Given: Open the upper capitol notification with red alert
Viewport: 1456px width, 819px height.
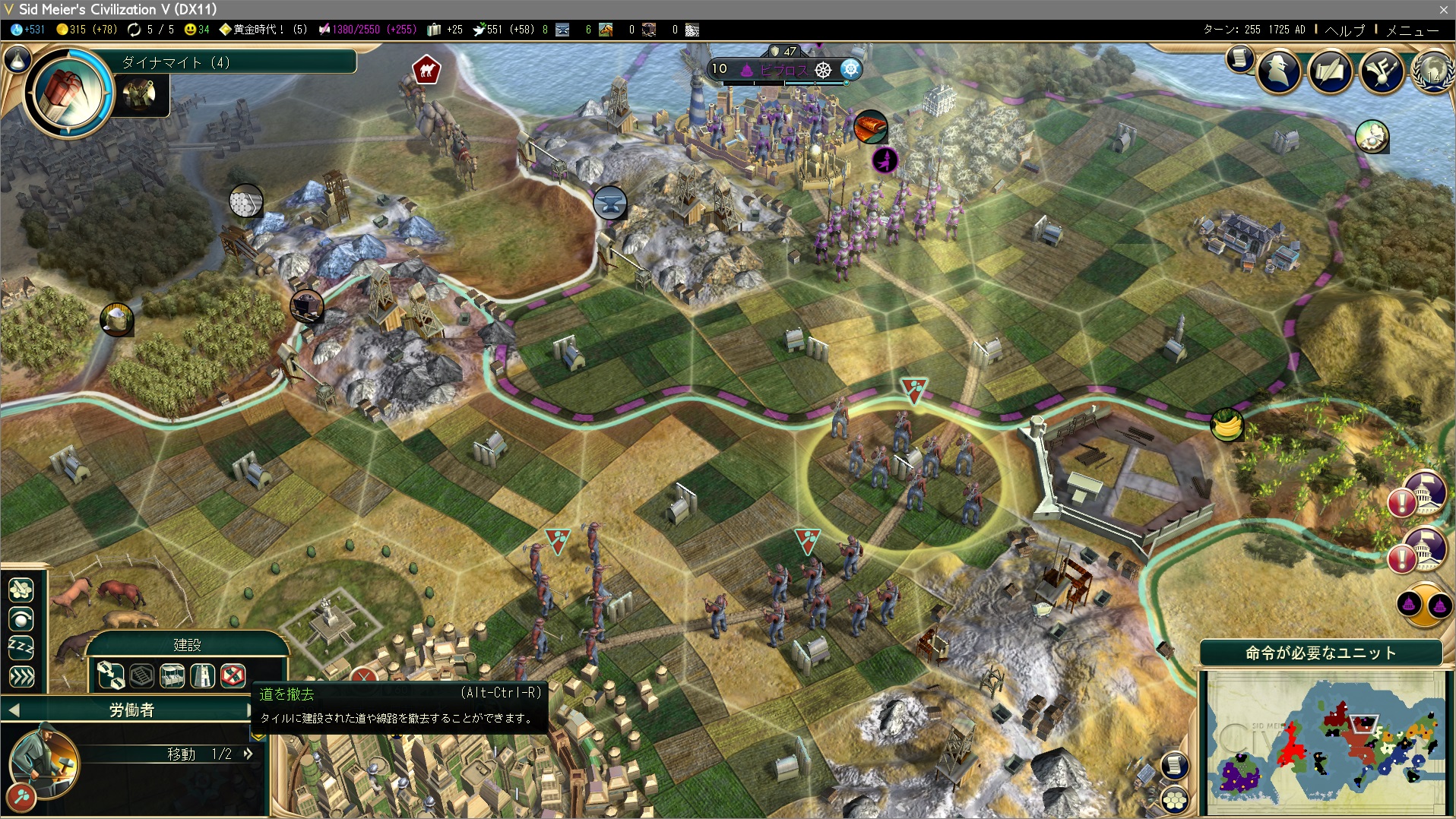Looking at the screenshot, I should [1417, 495].
